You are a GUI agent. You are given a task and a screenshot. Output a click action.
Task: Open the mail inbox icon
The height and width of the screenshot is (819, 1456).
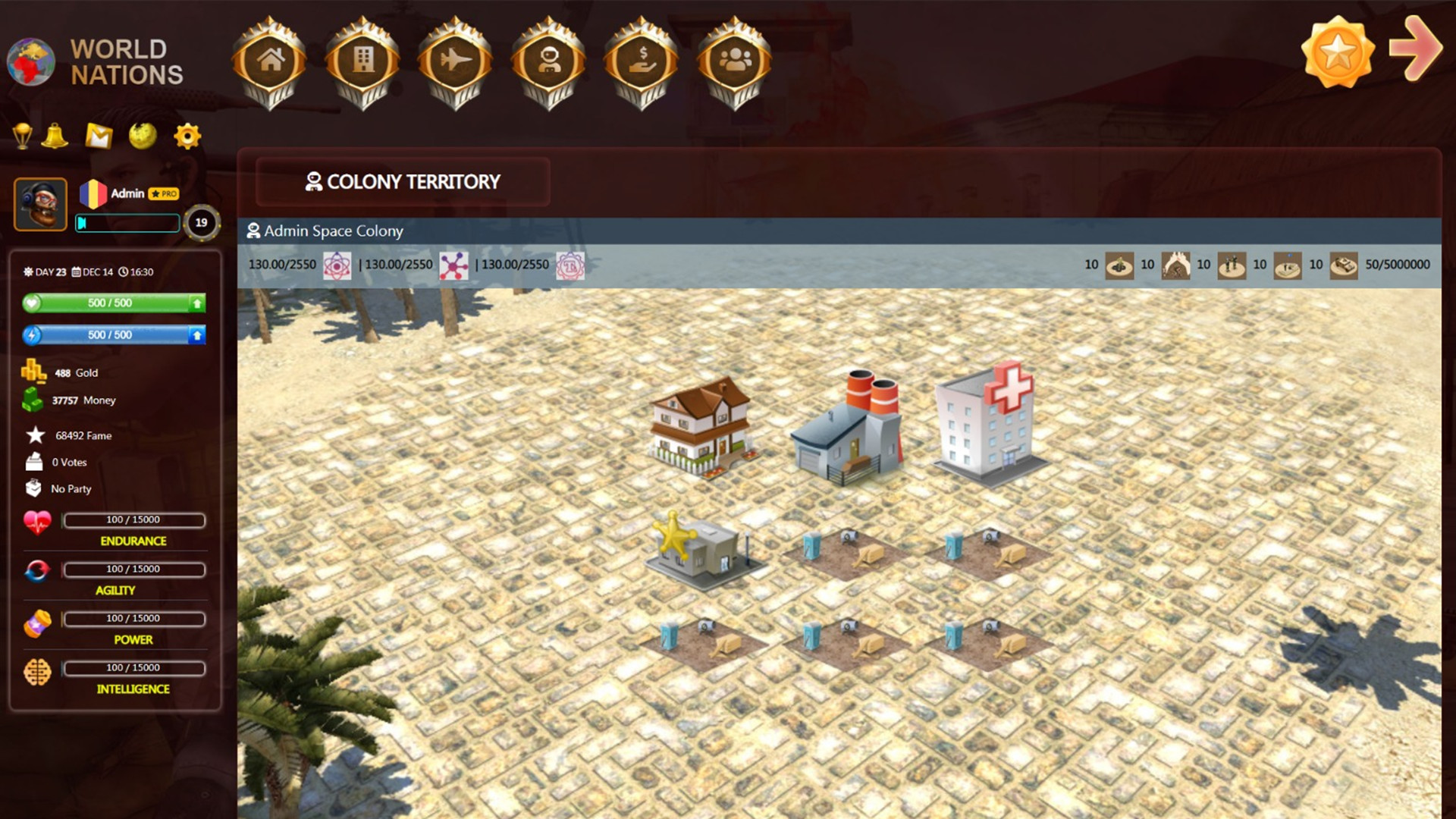pyautogui.click(x=99, y=136)
